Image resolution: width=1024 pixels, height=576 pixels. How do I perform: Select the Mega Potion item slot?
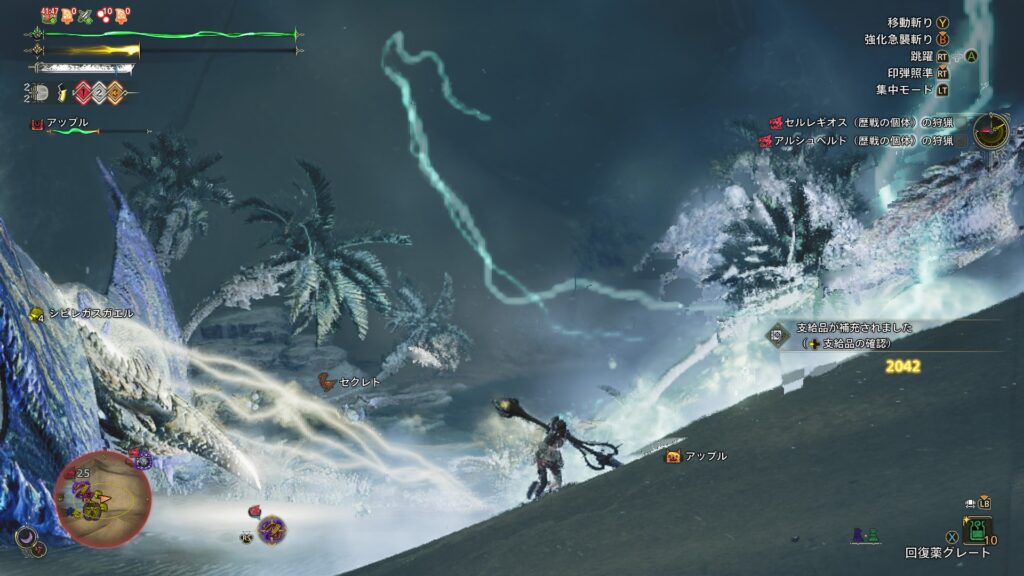tap(977, 530)
